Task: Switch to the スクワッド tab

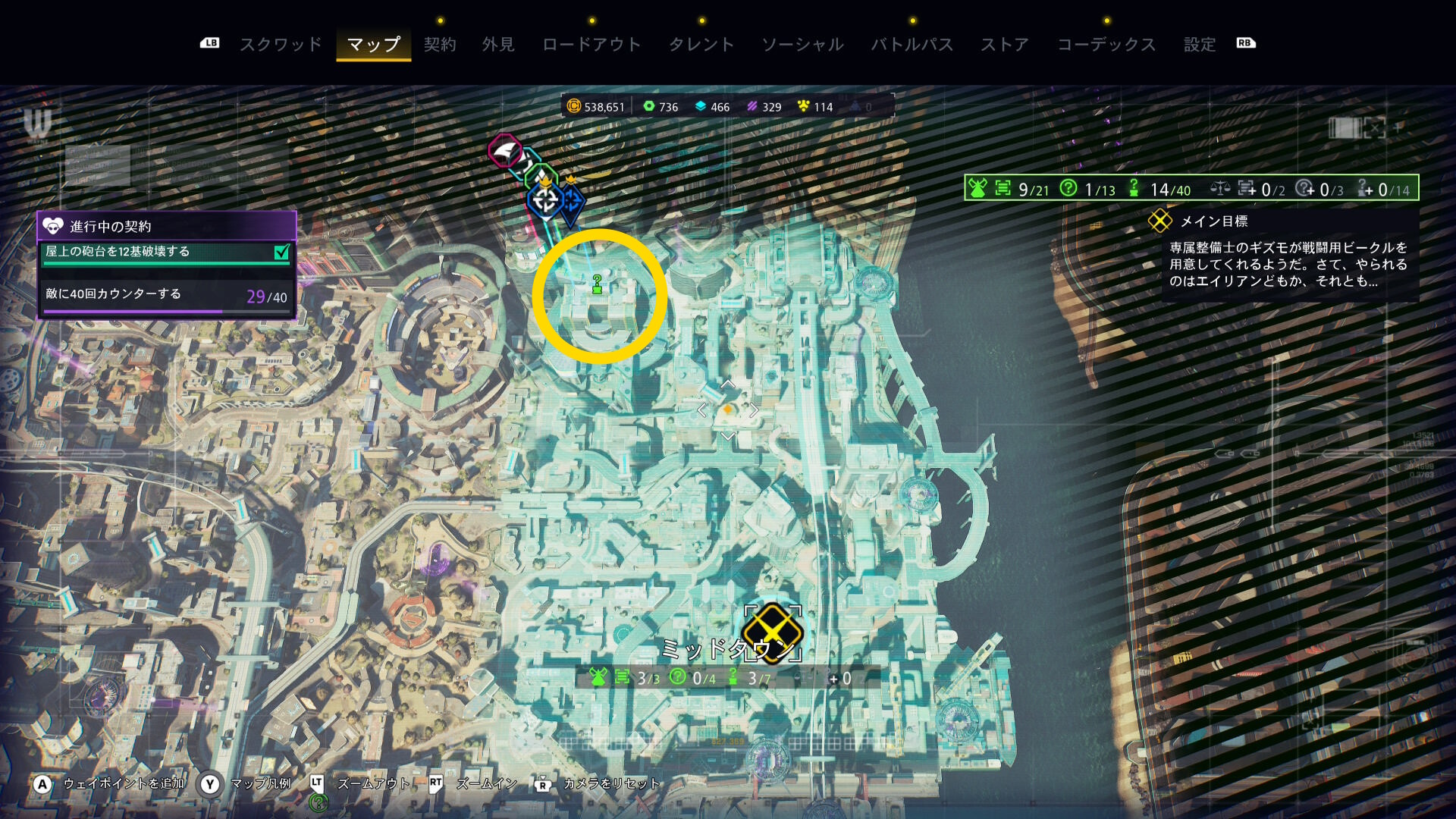Action: coord(281,45)
